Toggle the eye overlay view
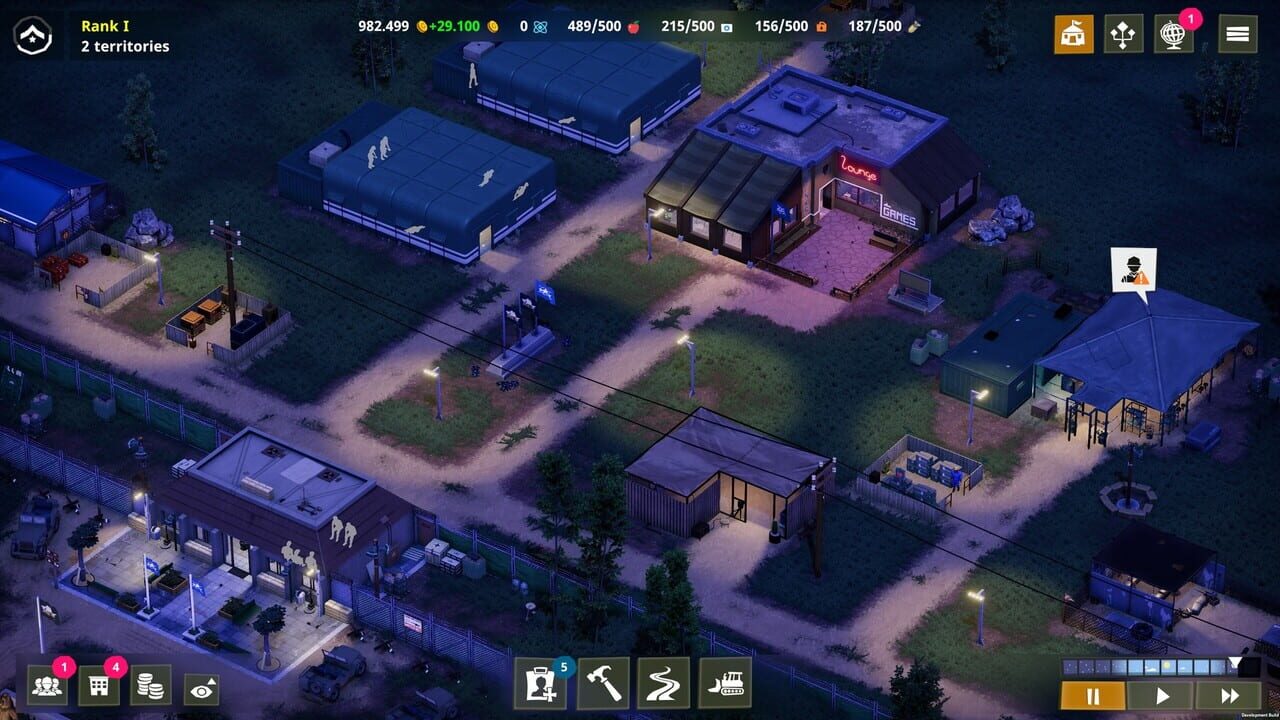The width and height of the screenshot is (1280, 720). click(x=203, y=688)
